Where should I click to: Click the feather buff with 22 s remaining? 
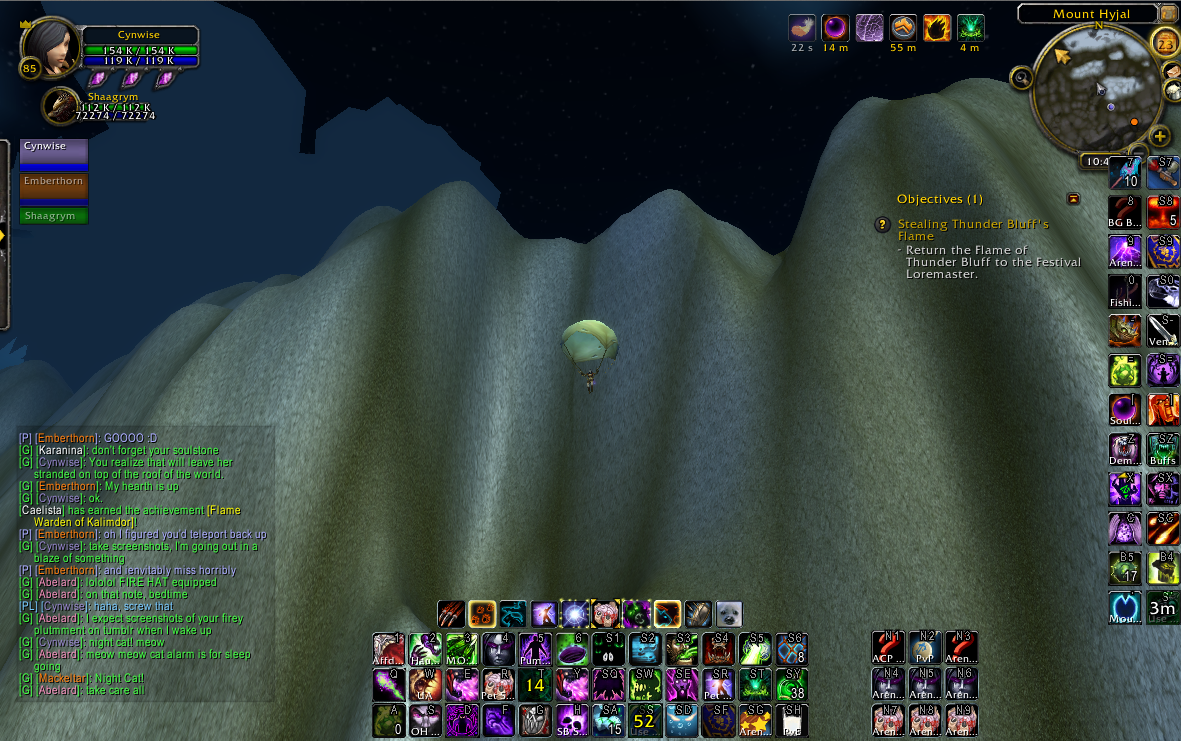(x=802, y=28)
